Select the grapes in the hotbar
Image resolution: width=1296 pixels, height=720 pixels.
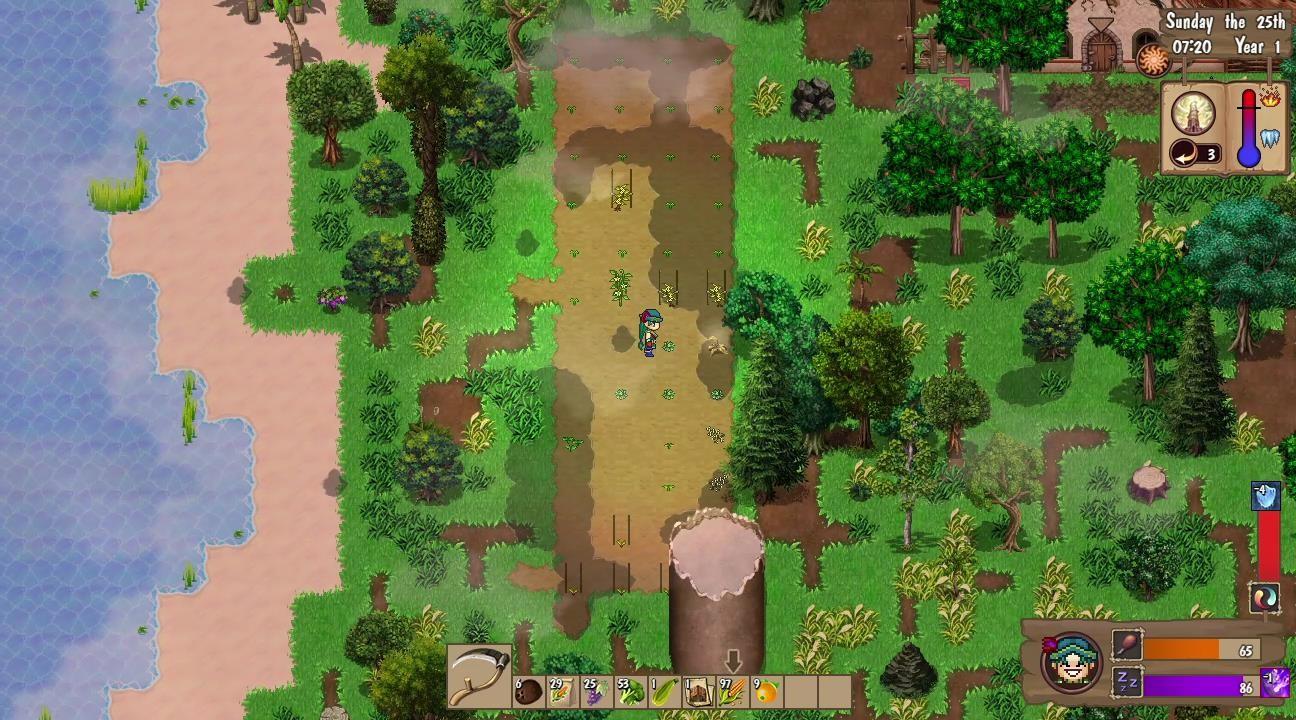598,692
